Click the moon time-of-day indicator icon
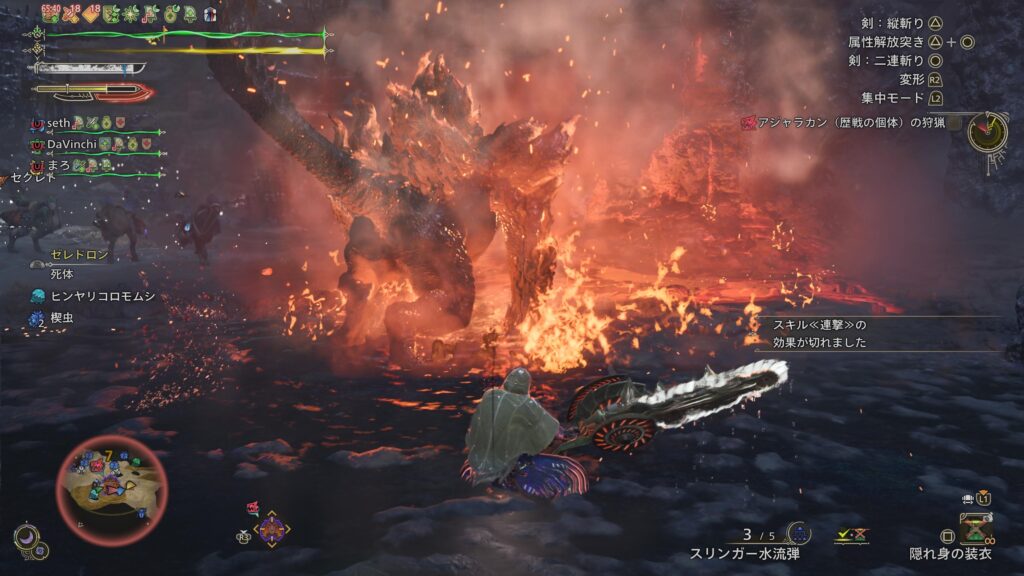The image size is (1024, 576). 27,540
